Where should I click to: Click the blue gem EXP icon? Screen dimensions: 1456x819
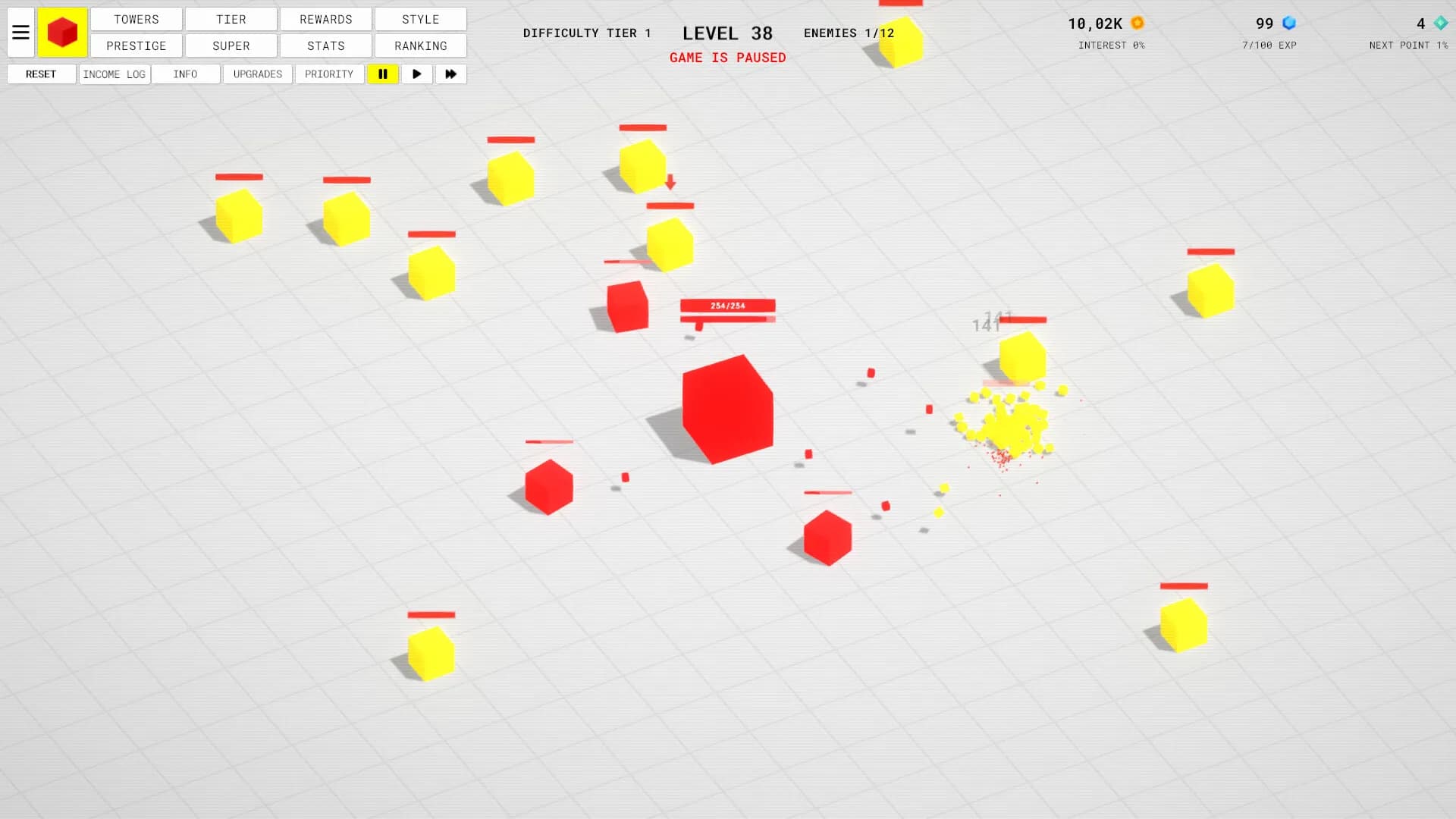tap(1288, 24)
